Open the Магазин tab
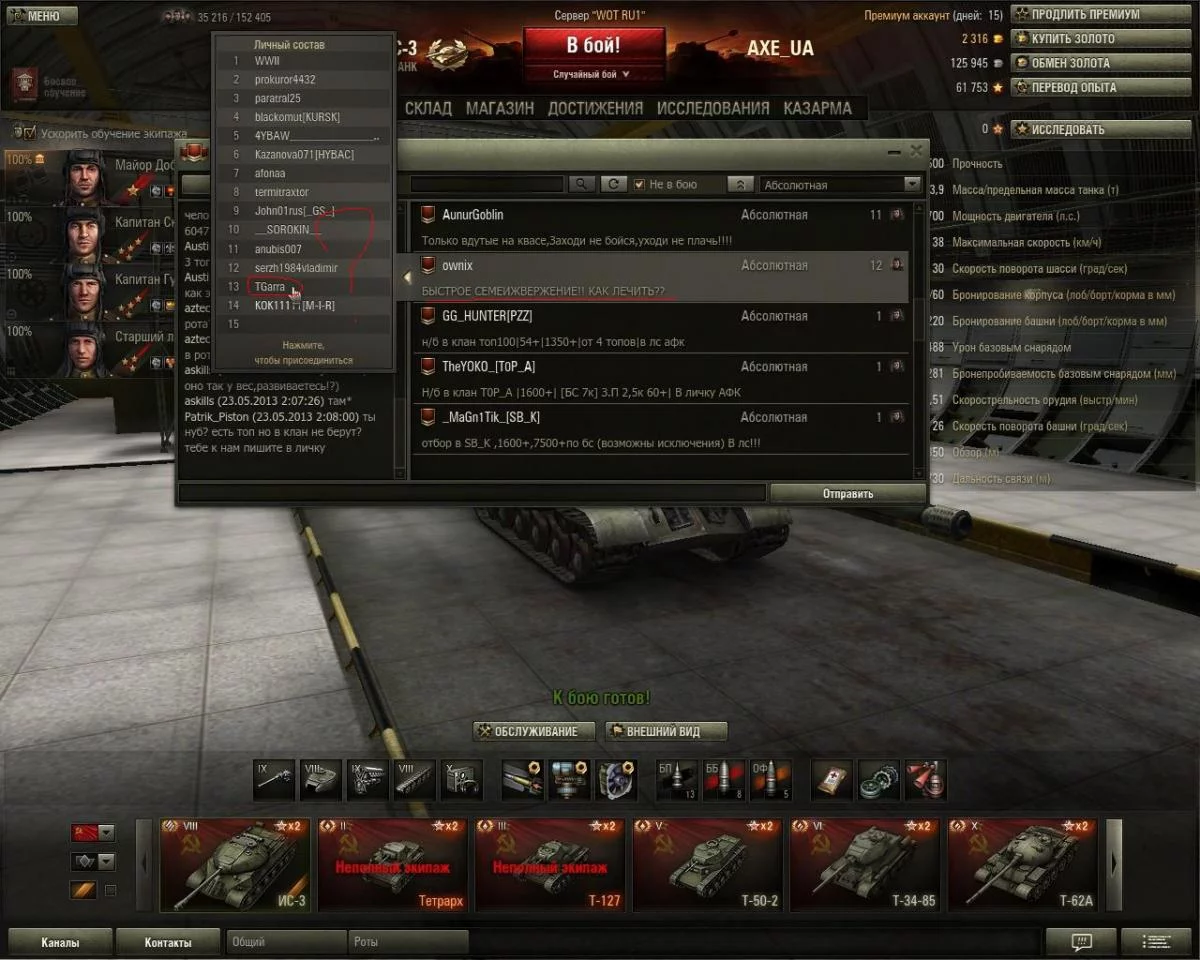Viewport: 1200px width, 960px height. [x=500, y=108]
